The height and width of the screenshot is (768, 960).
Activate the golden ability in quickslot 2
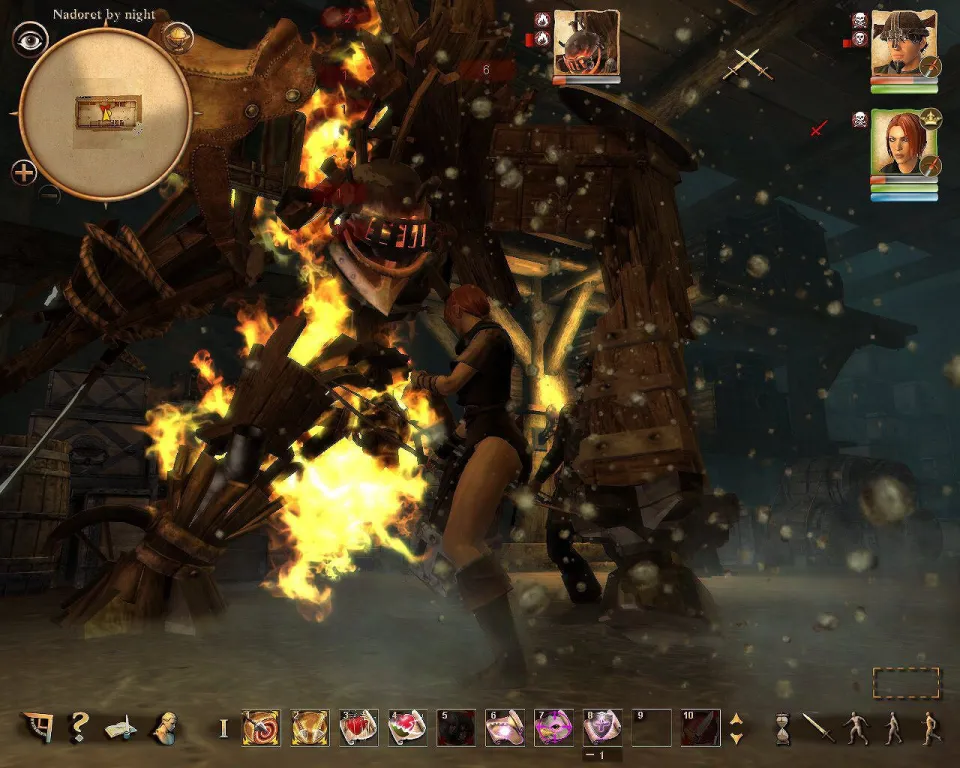pyautogui.click(x=310, y=727)
